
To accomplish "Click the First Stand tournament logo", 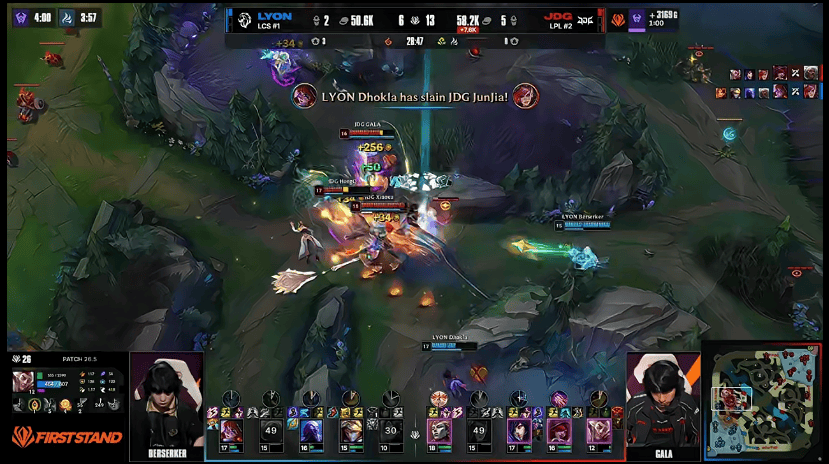I will click(67, 437).
